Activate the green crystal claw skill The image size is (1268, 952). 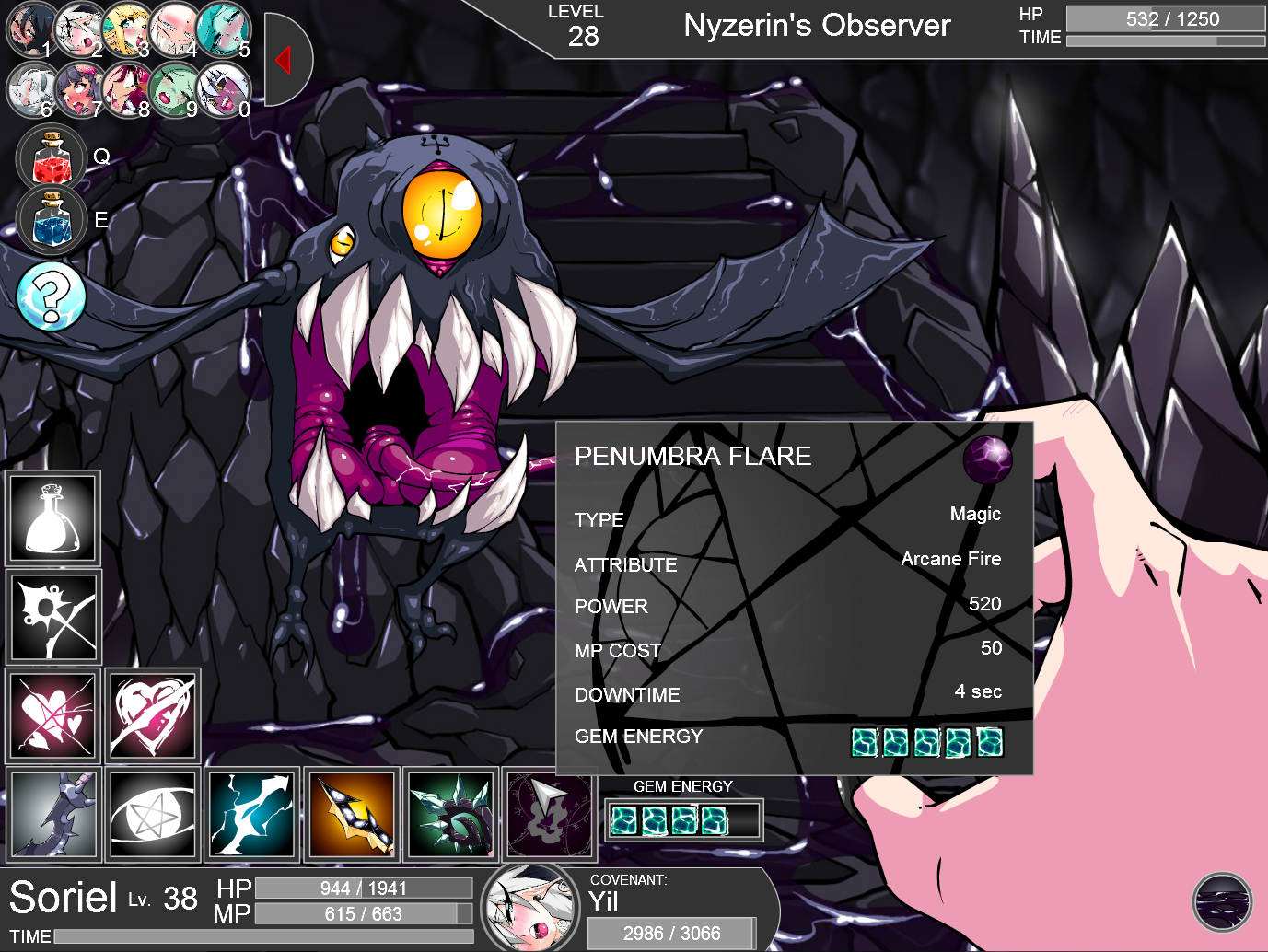point(451,814)
